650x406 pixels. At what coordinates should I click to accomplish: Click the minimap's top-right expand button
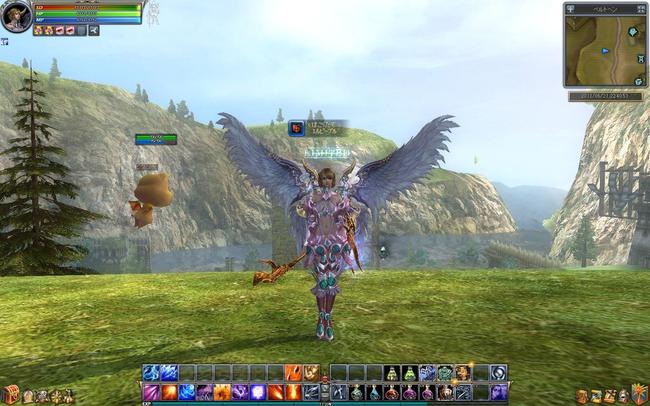pos(640,8)
